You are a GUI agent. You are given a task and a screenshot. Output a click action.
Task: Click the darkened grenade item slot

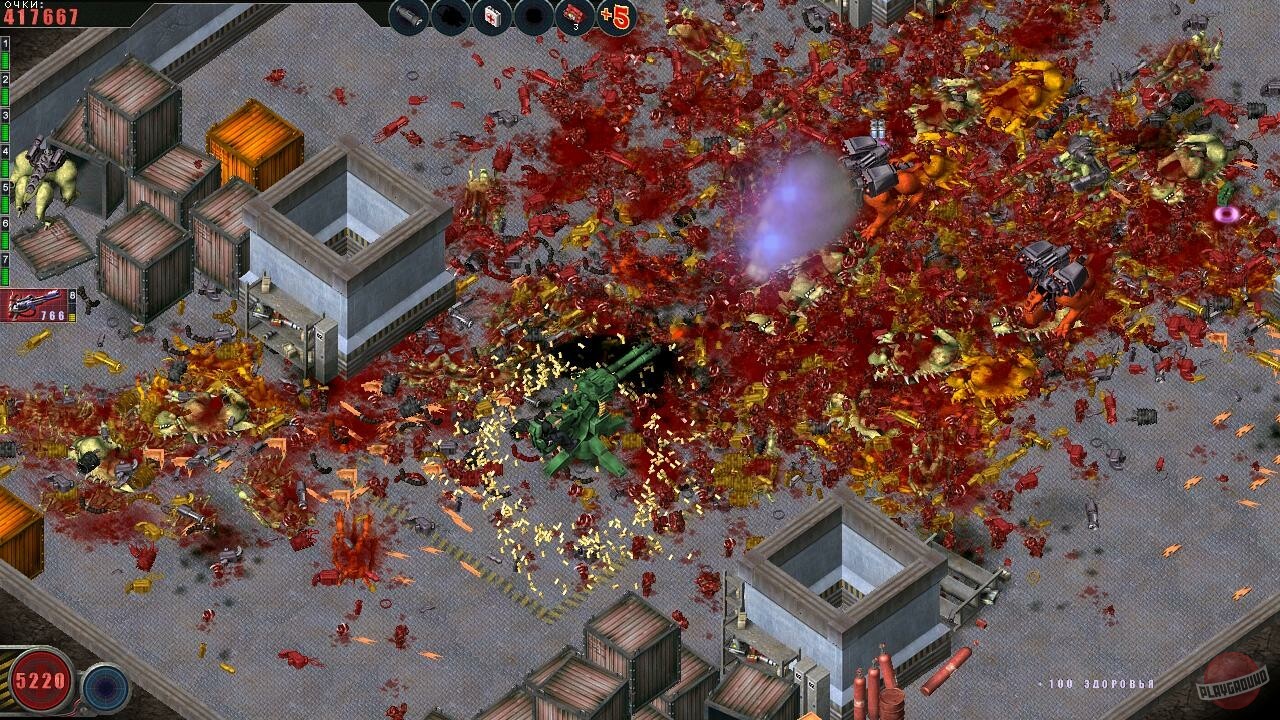(x=451, y=16)
